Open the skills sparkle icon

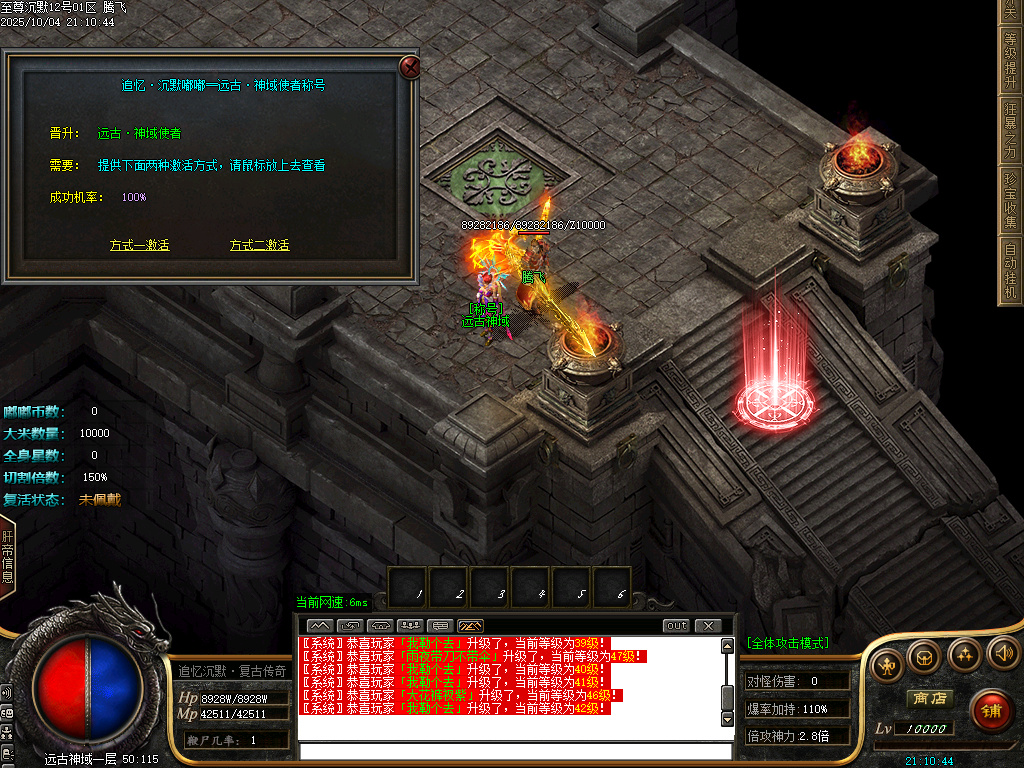tap(963, 655)
